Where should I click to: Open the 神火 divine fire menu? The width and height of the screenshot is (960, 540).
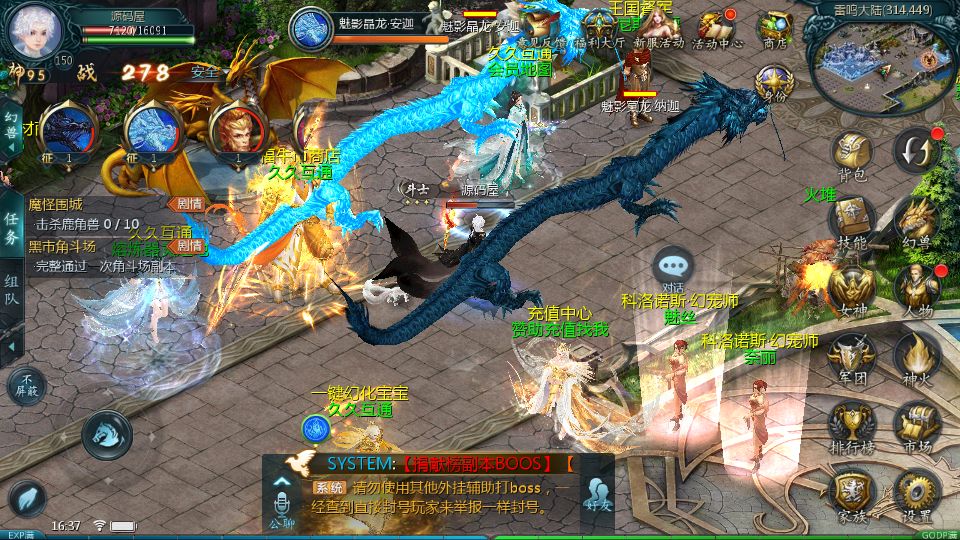(x=915, y=355)
